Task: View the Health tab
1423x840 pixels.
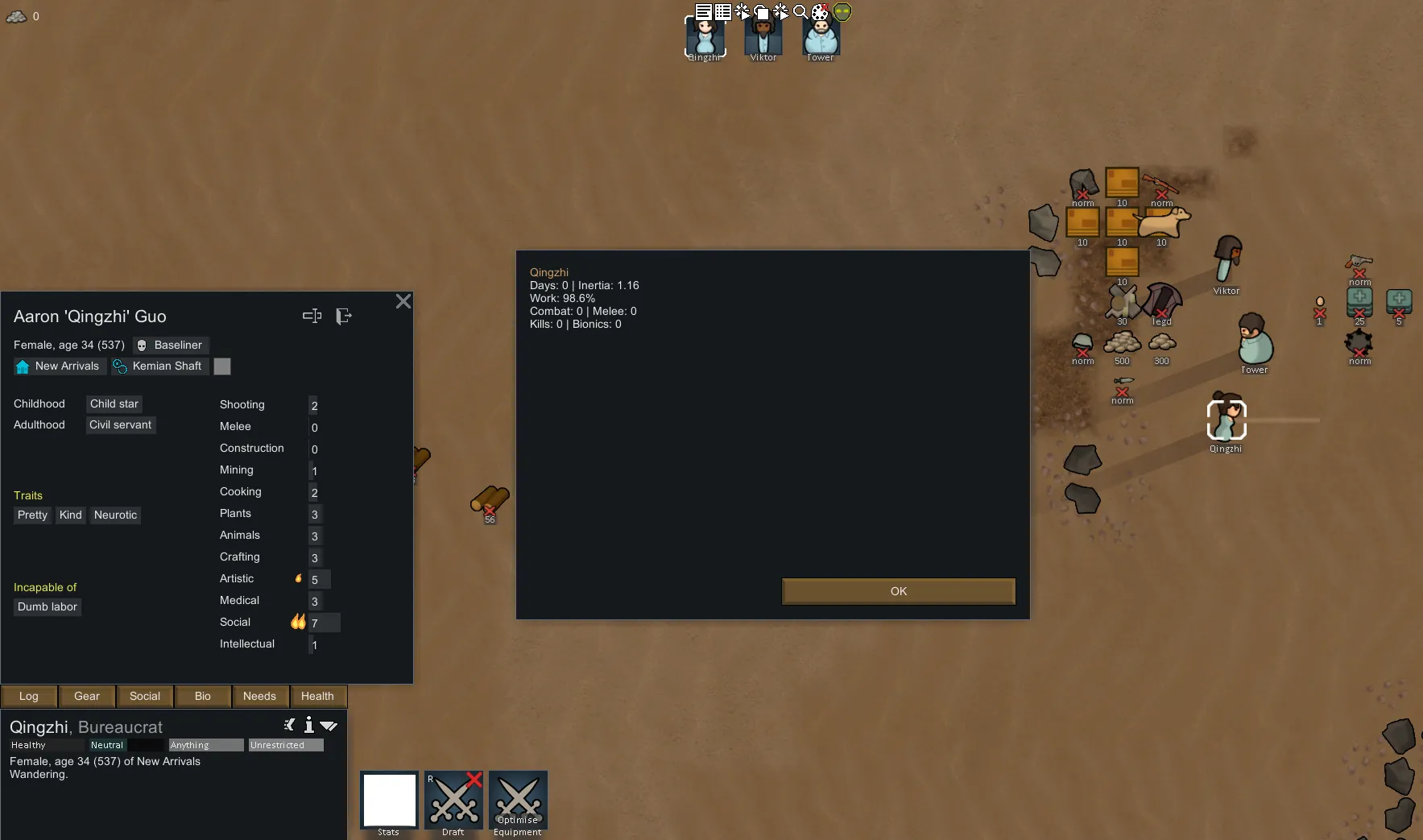Action: tap(317, 696)
